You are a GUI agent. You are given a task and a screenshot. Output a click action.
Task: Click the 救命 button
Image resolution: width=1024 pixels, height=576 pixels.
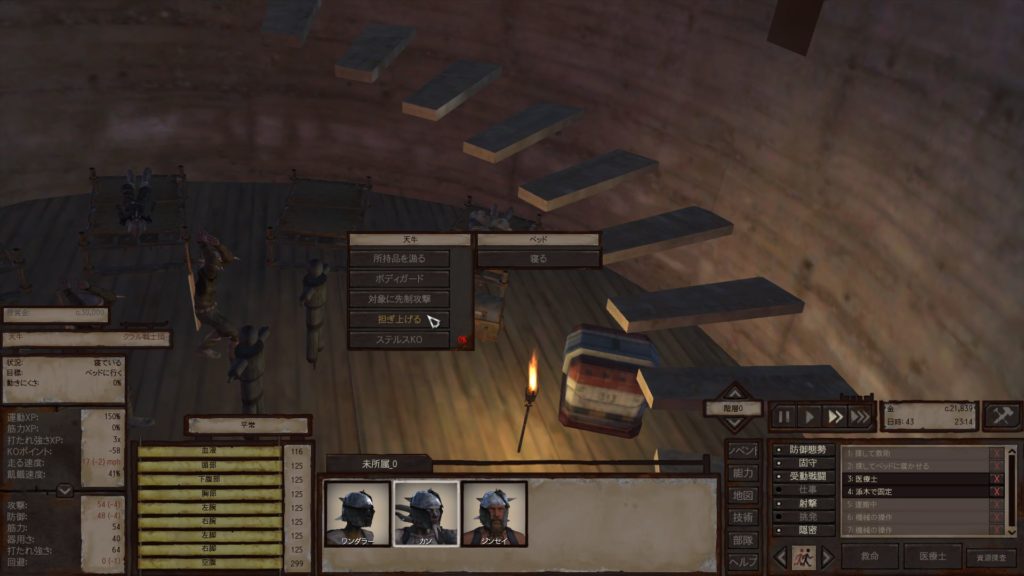coord(870,556)
